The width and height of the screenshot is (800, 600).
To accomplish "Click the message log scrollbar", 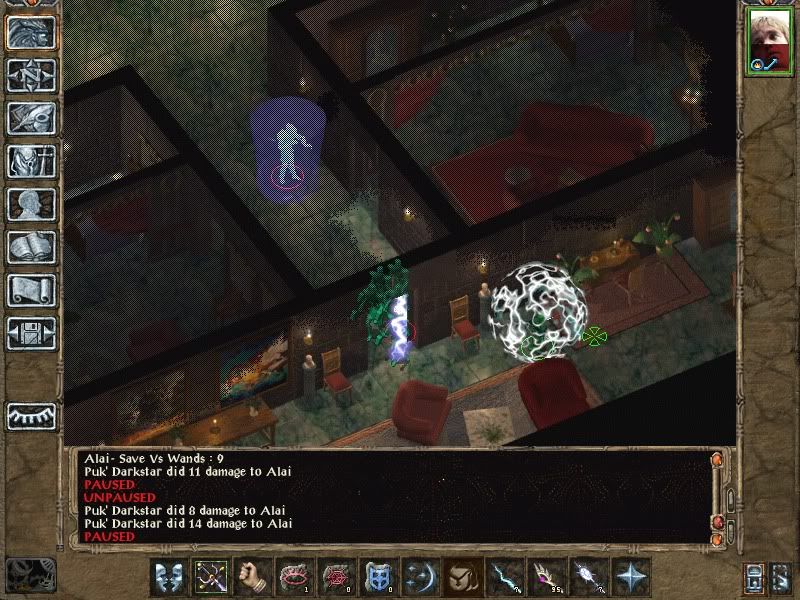I will point(716,497).
